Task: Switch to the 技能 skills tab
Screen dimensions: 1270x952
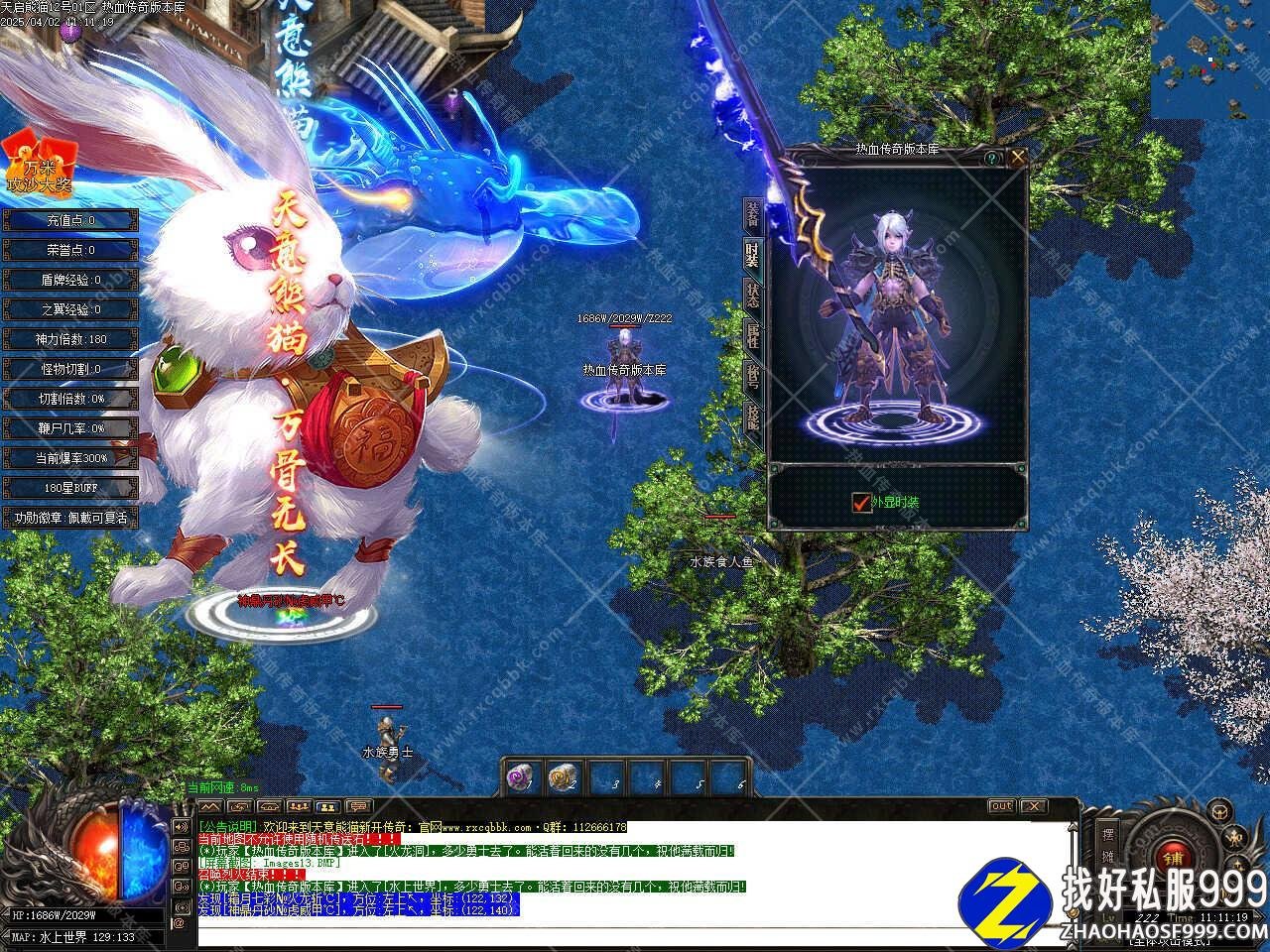Action: tap(753, 417)
